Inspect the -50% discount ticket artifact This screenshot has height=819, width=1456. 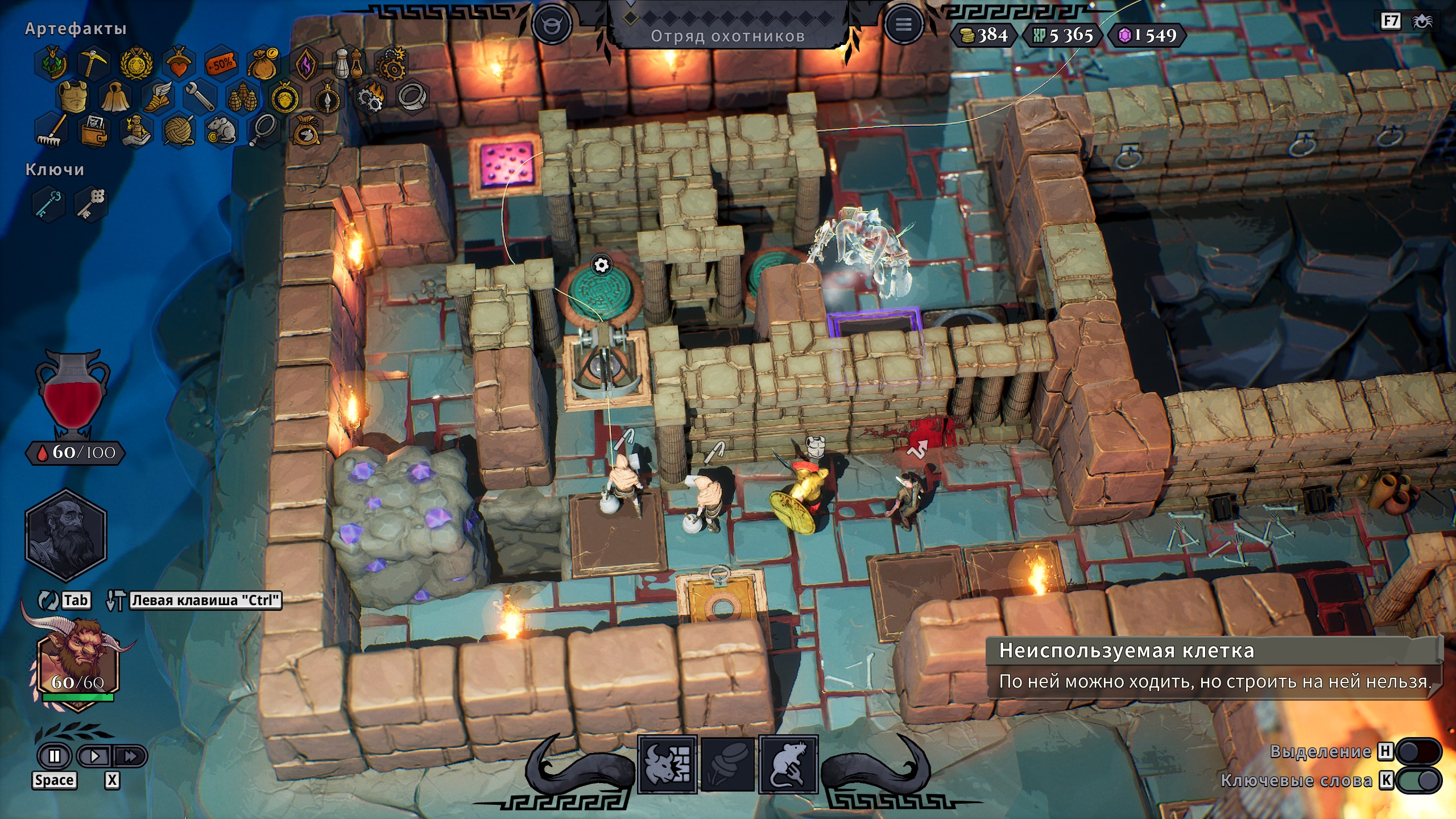221,63
